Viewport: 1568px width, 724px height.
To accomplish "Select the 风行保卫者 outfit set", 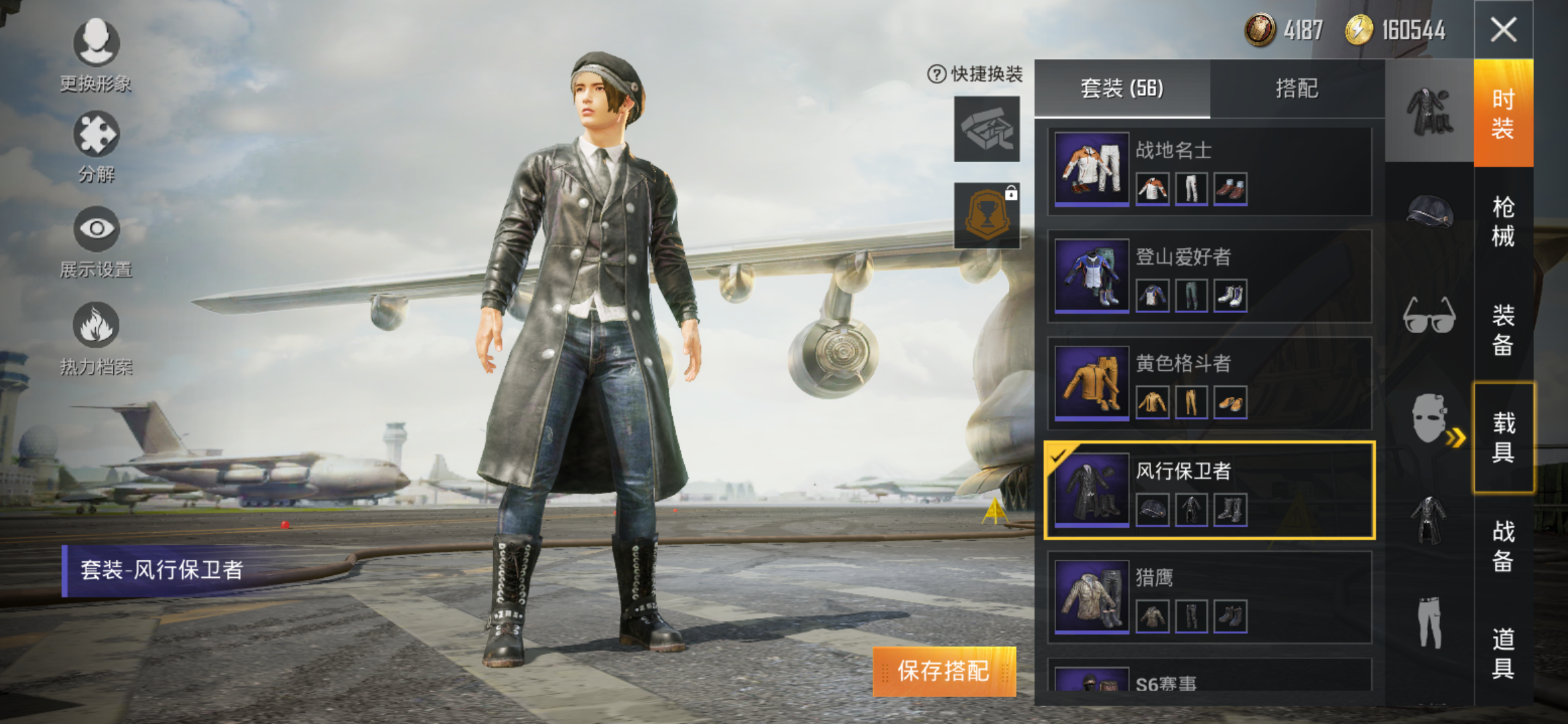I will (x=1210, y=490).
